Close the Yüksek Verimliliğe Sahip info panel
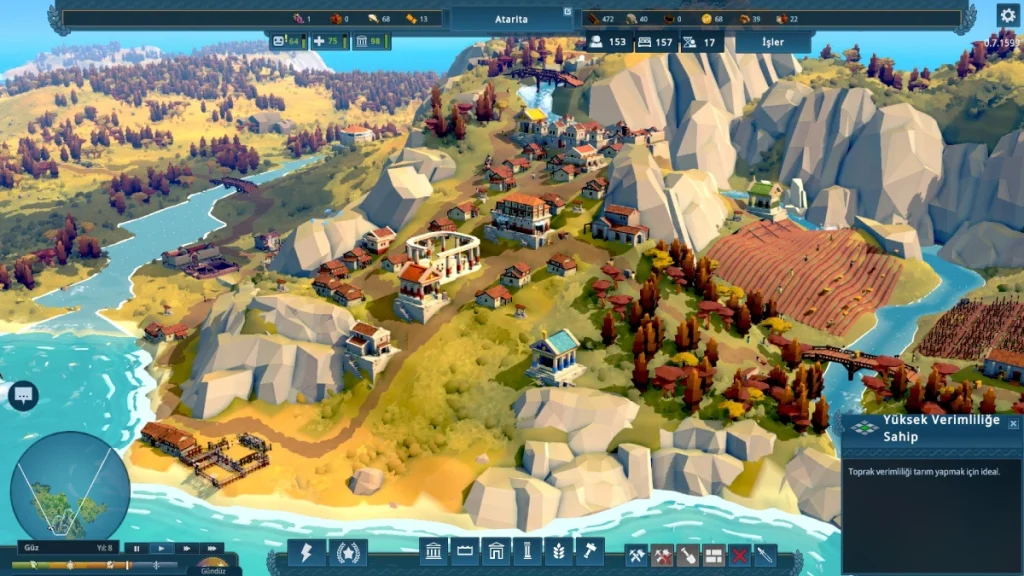Screen dimensions: 1024x576 pyautogui.click(x=1013, y=424)
